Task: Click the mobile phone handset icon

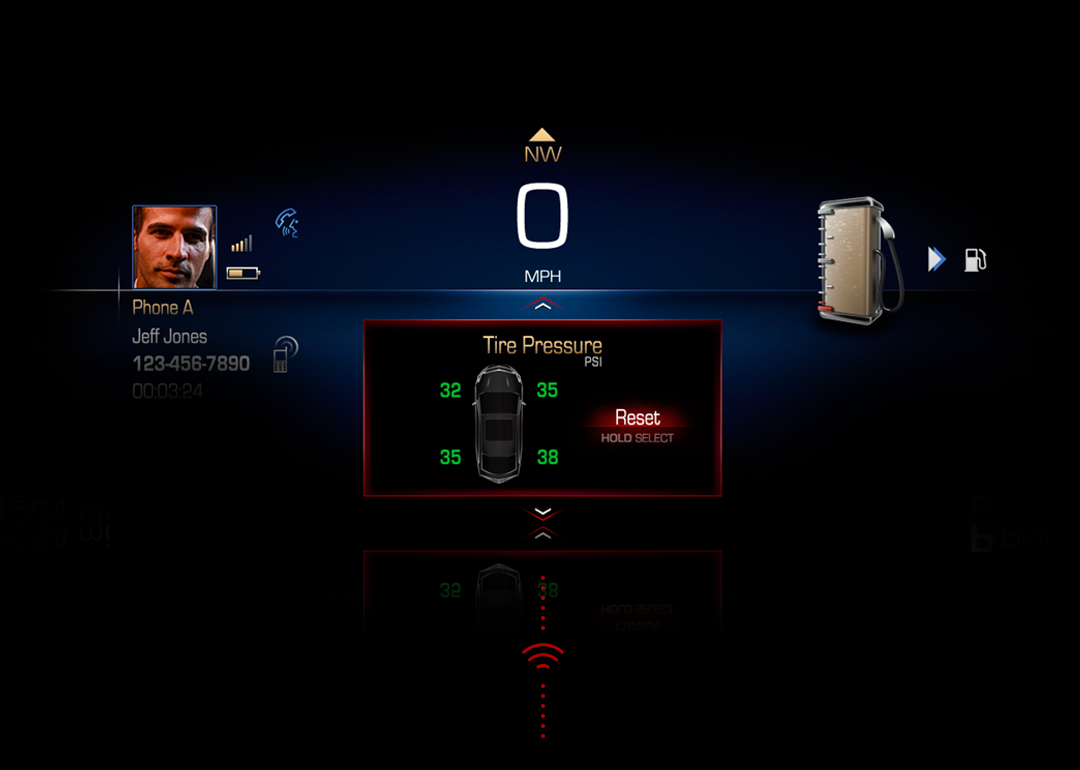Action: pyautogui.click(x=285, y=354)
